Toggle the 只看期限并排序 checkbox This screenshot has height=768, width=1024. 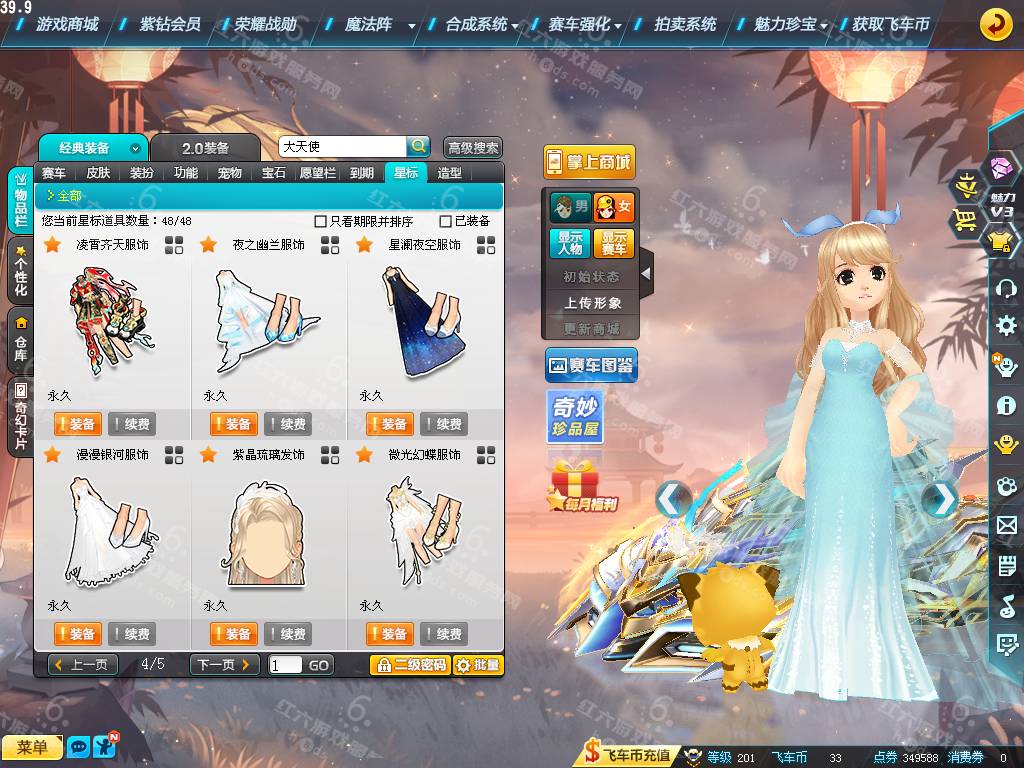(321, 221)
